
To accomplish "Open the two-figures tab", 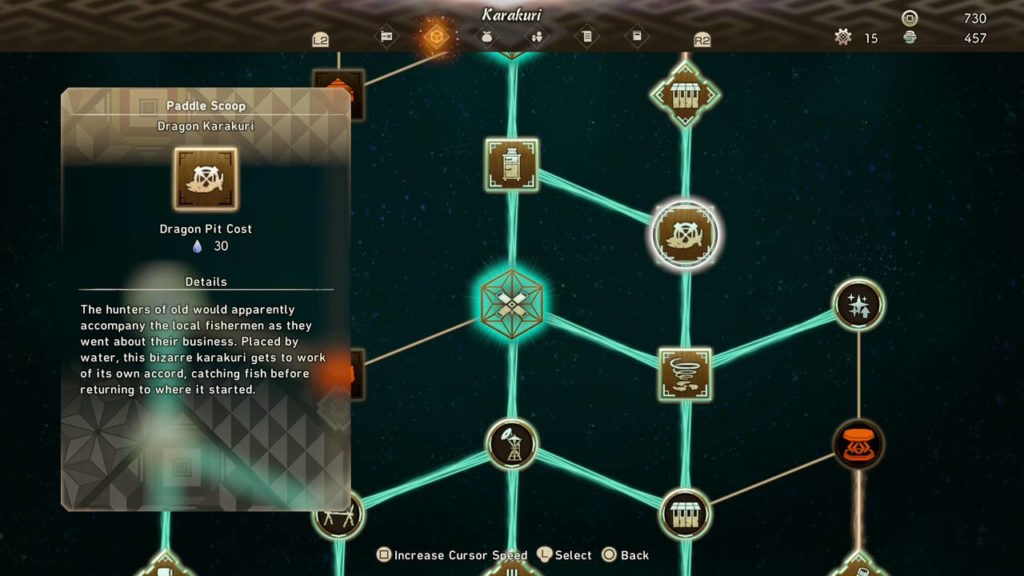I will pyautogui.click(x=537, y=38).
